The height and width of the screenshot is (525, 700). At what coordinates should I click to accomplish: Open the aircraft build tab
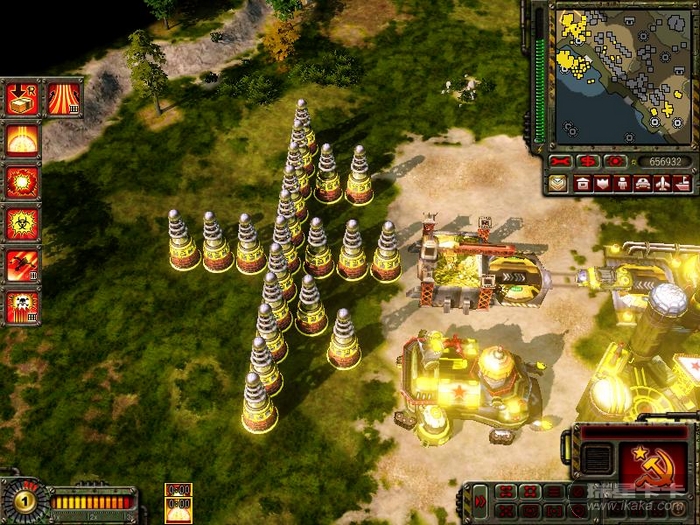pyautogui.click(x=662, y=184)
